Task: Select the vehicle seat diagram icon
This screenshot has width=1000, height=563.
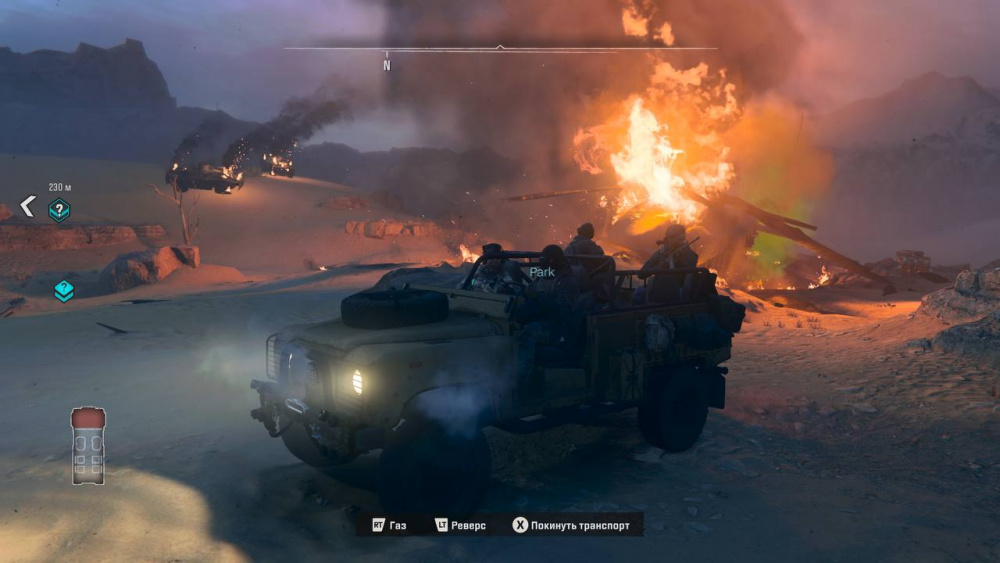Action: point(88,445)
